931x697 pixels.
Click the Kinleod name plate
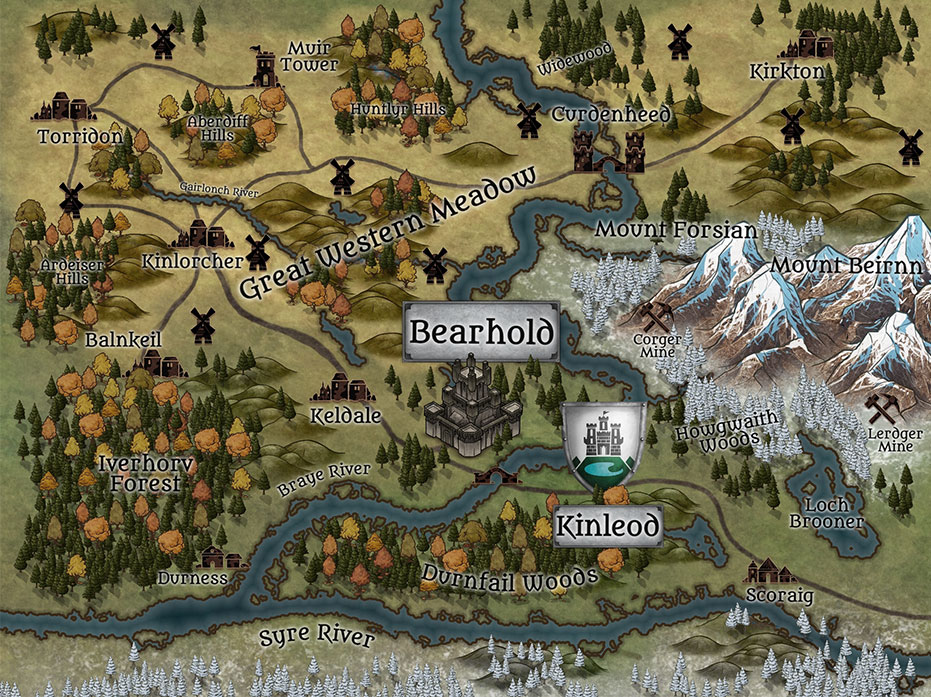point(608,525)
